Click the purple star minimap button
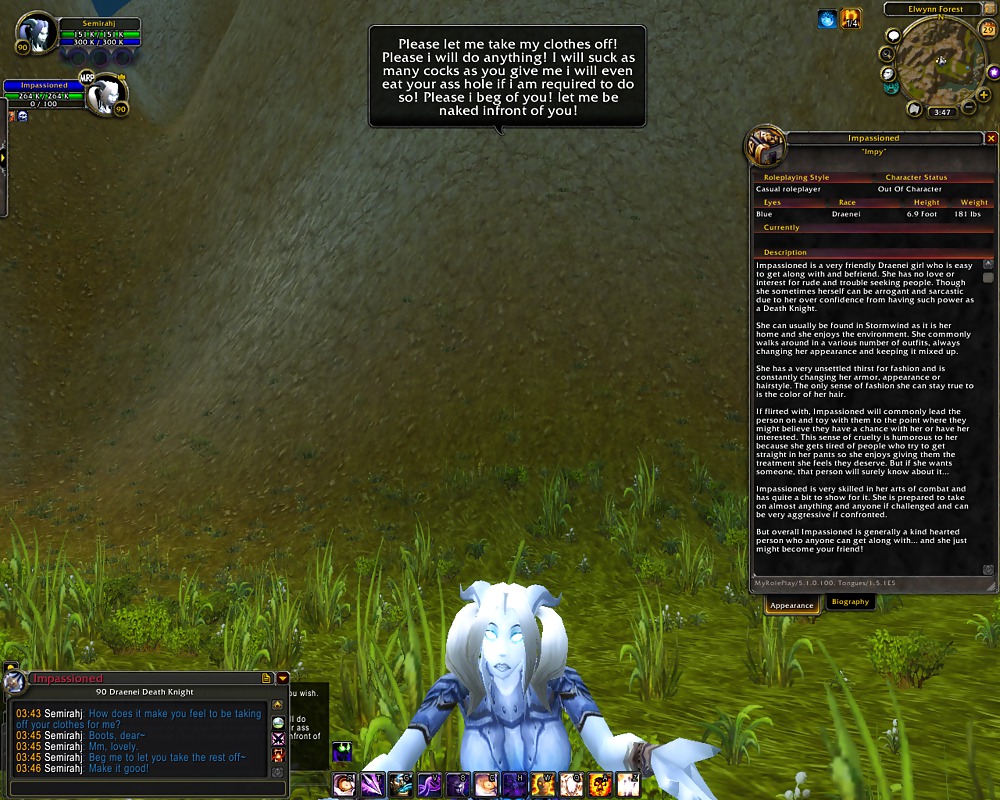1000x800 pixels. 993,73
